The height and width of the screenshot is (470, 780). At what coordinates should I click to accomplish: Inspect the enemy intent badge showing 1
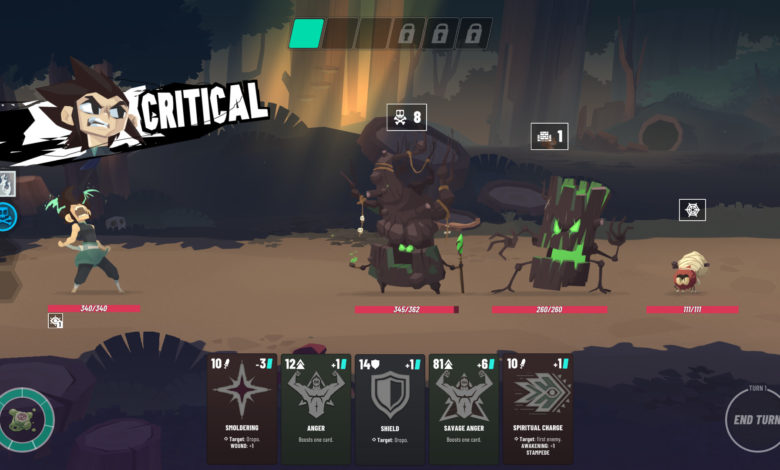549,137
